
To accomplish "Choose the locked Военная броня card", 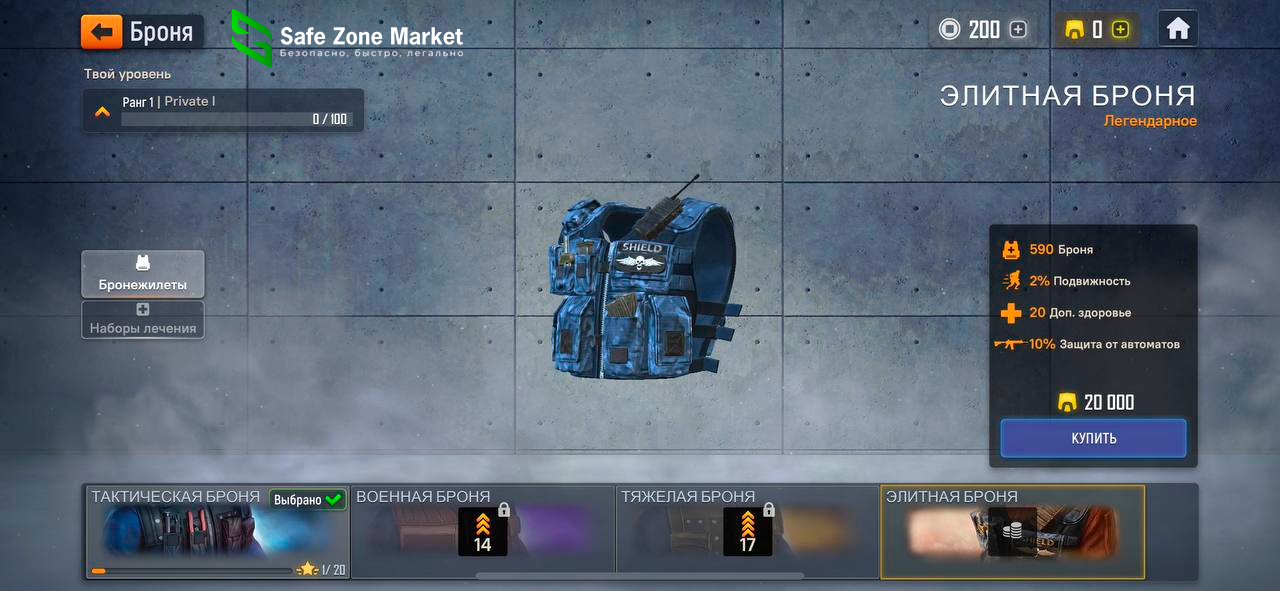I will [483, 532].
